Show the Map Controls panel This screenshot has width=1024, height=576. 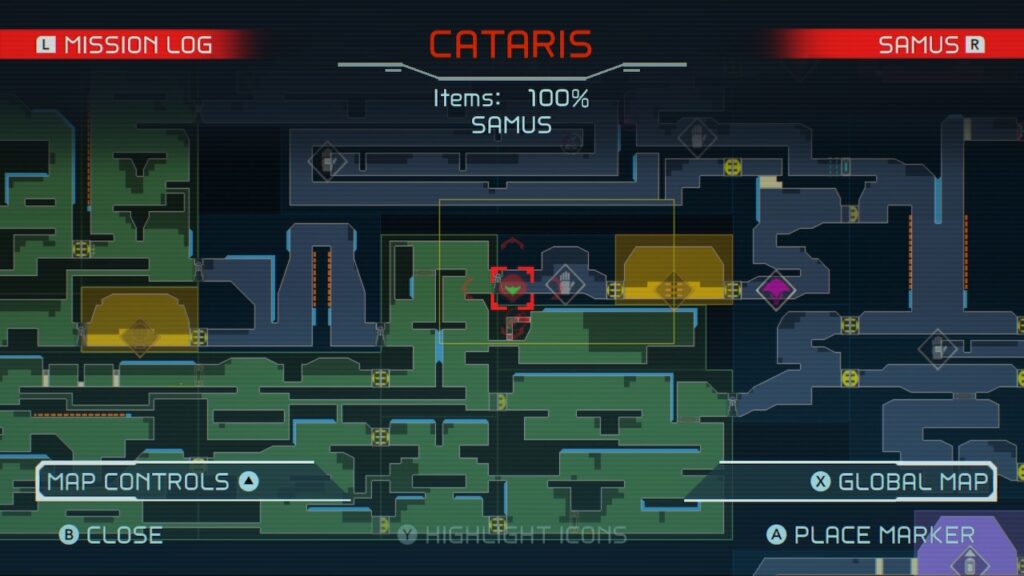tap(152, 482)
